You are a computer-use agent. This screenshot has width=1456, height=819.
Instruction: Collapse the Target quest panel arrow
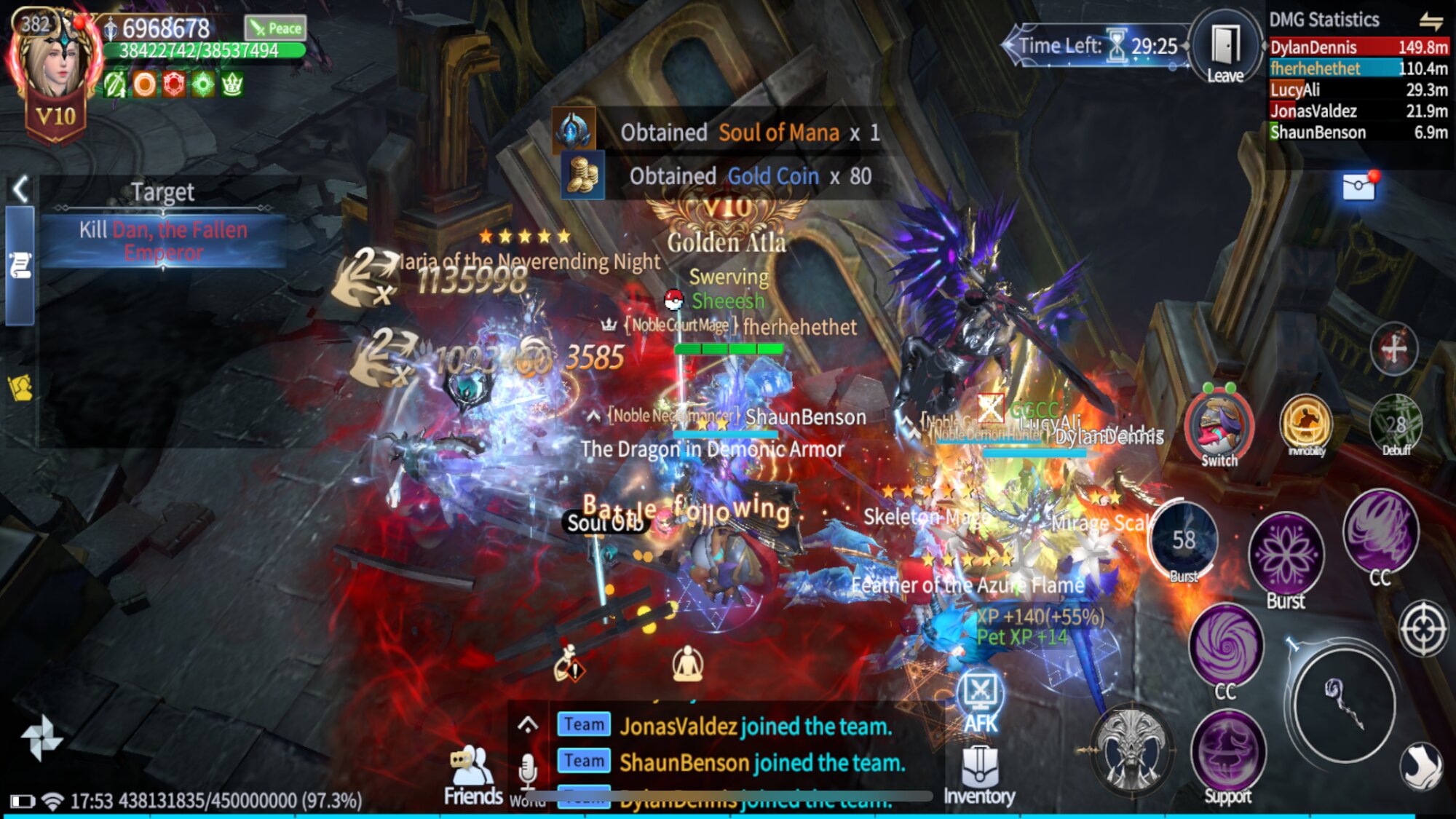point(20,189)
